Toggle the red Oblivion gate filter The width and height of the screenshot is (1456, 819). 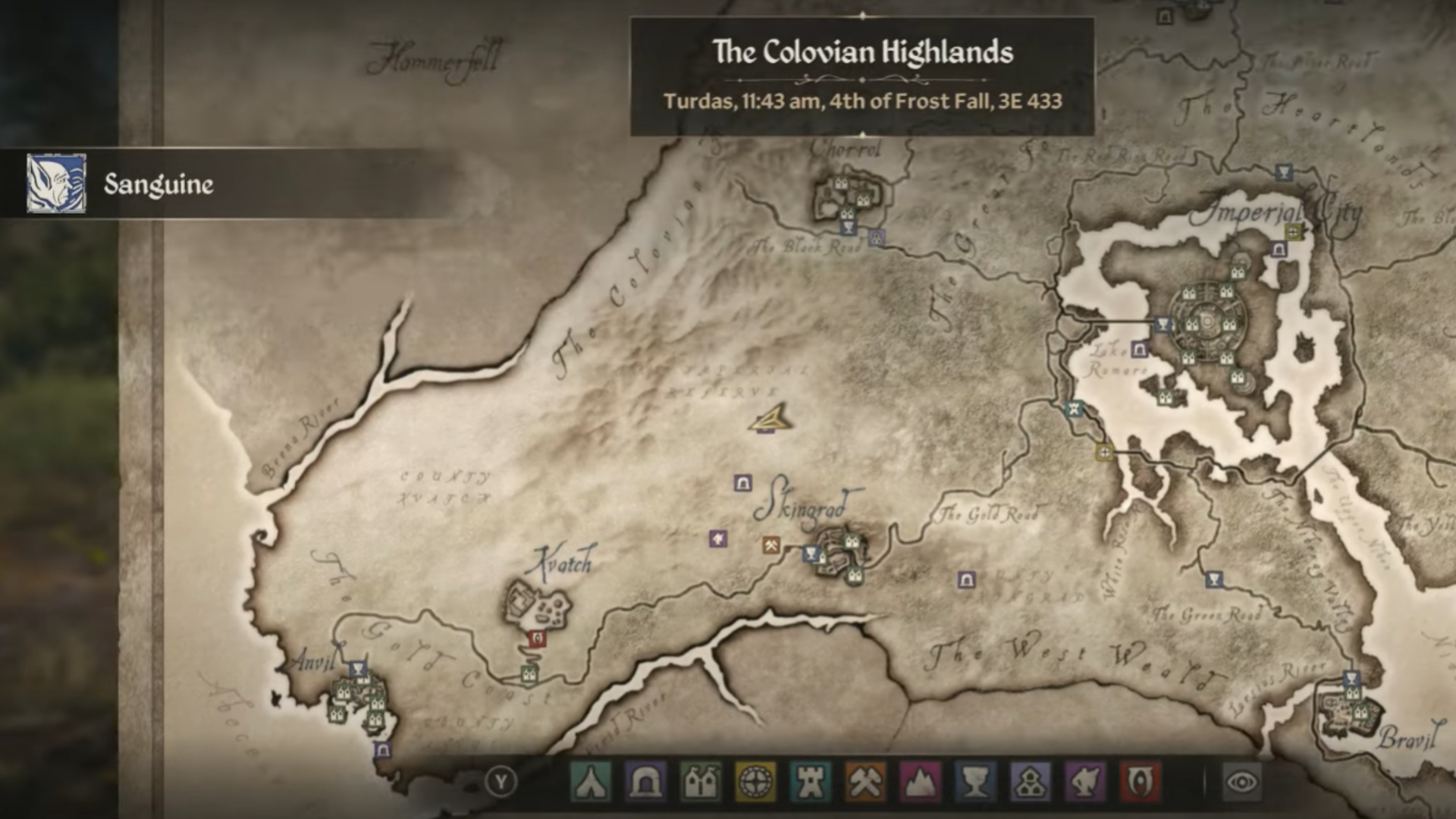click(1140, 782)
